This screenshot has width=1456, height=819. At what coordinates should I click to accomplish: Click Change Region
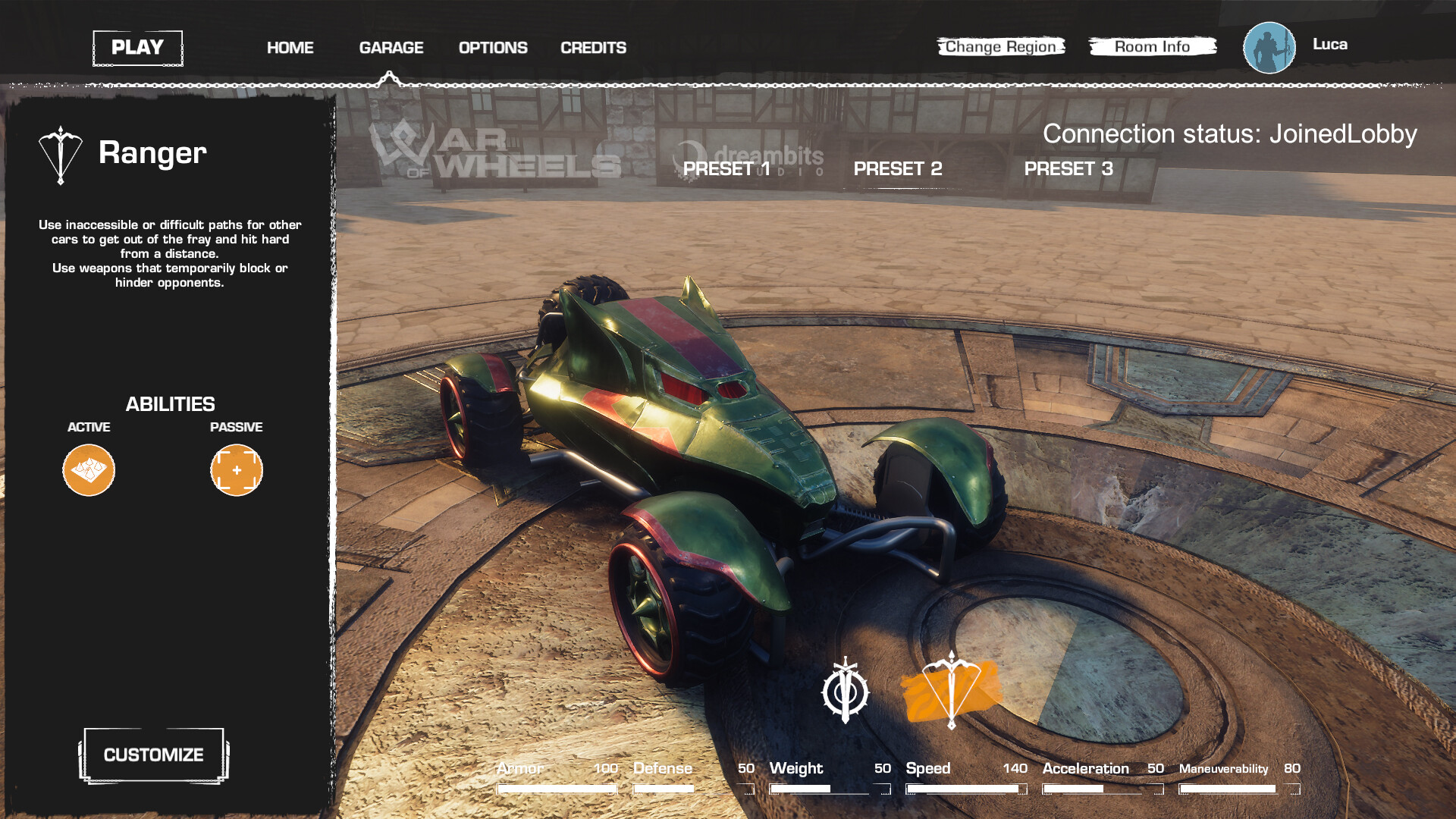tap(1001, 46)
